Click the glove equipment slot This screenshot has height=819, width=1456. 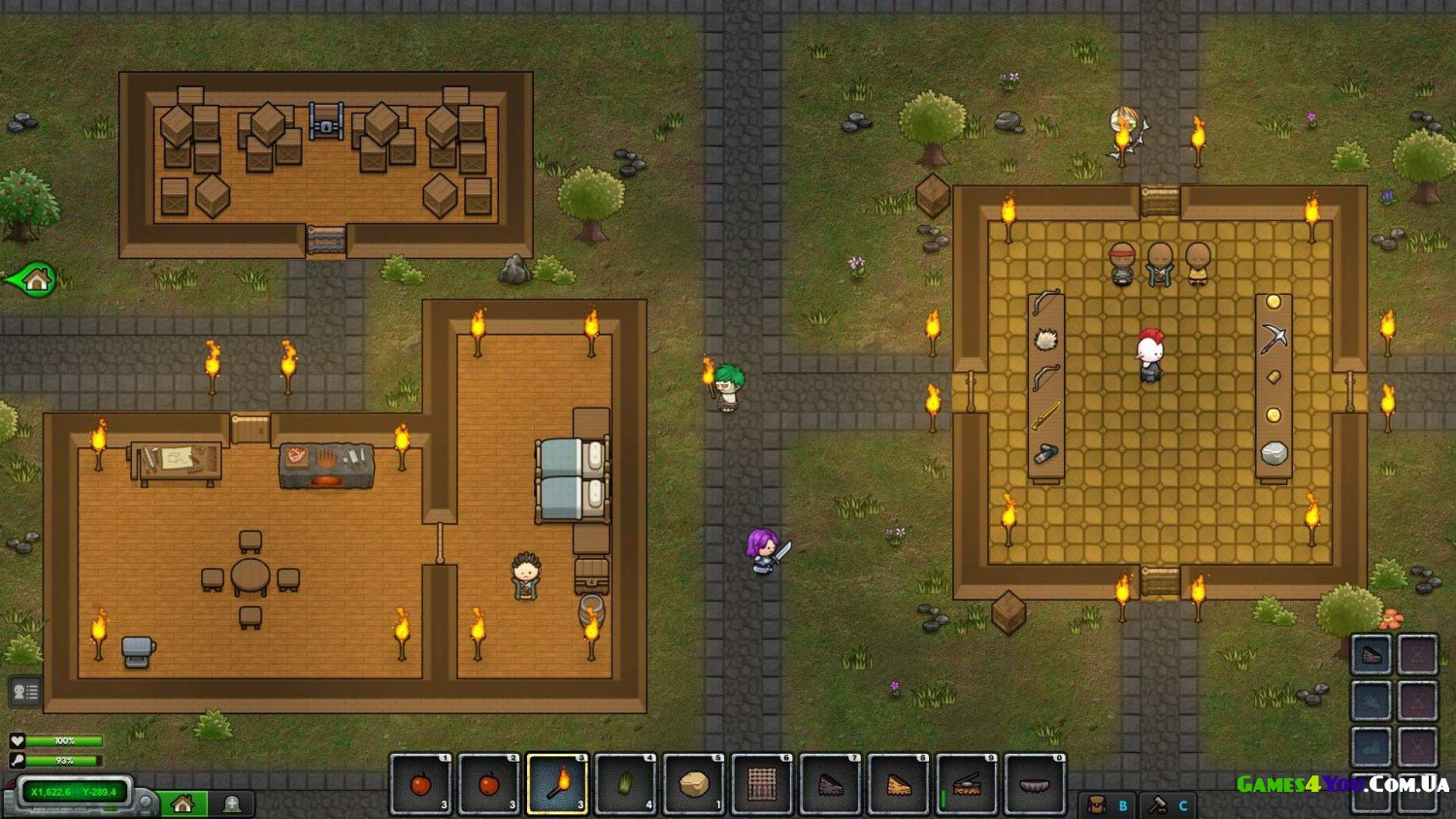tap(1372, 701)
